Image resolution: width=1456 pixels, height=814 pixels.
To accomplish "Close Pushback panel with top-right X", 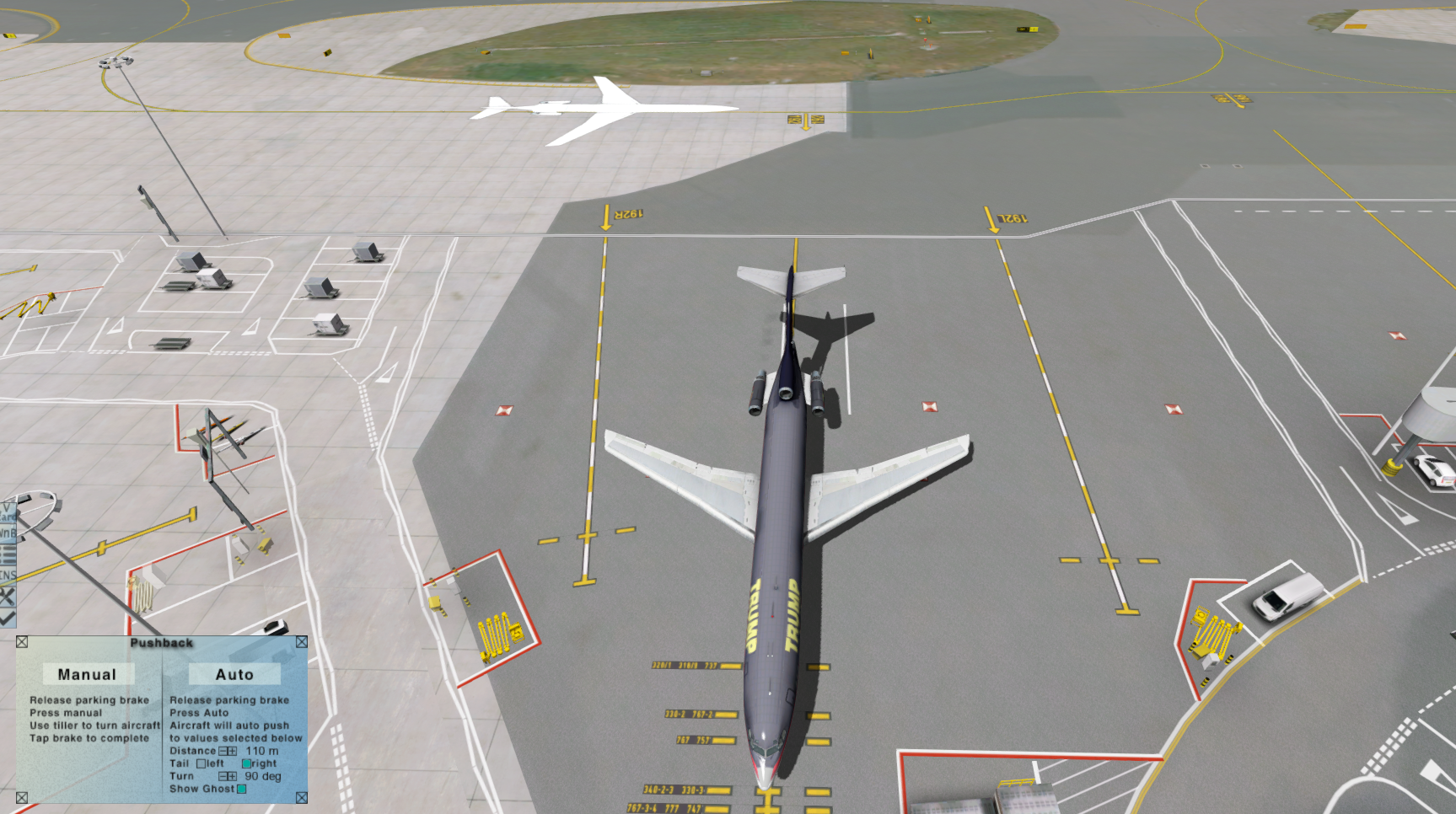I will pos(301,642).
